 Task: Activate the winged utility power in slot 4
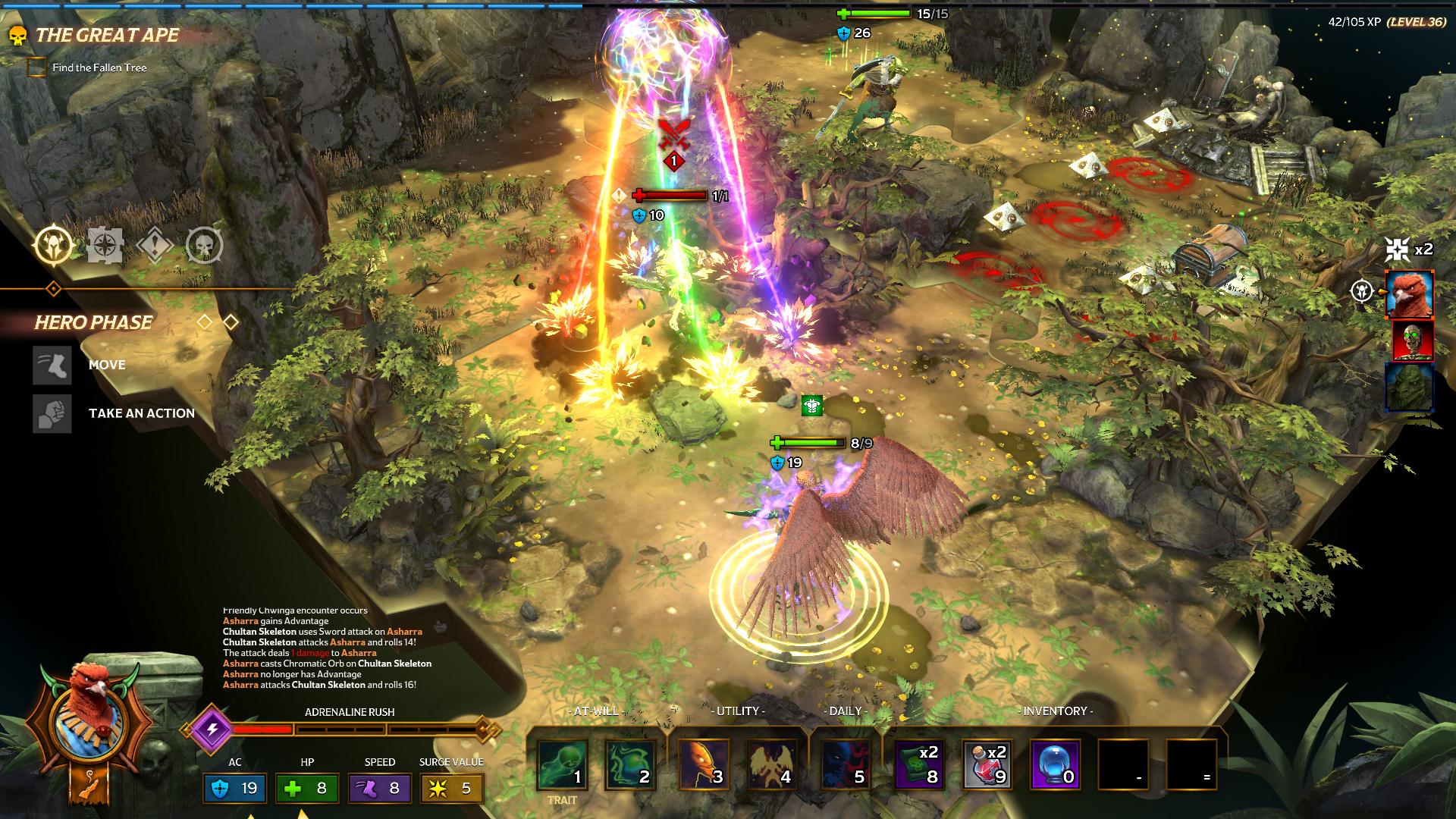click(x=771, y=764)
